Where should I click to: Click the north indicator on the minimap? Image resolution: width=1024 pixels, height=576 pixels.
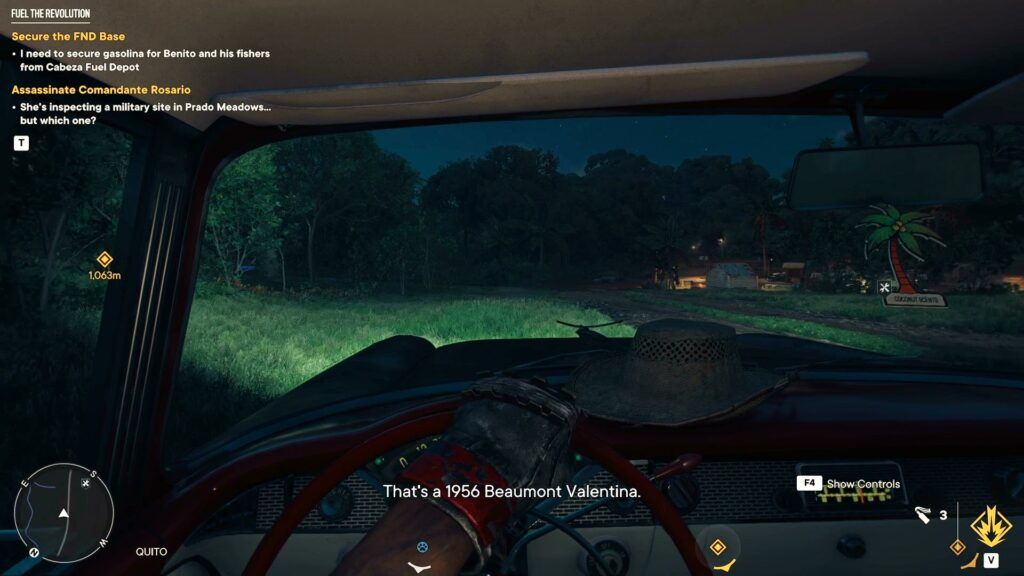tap(34, 551)
